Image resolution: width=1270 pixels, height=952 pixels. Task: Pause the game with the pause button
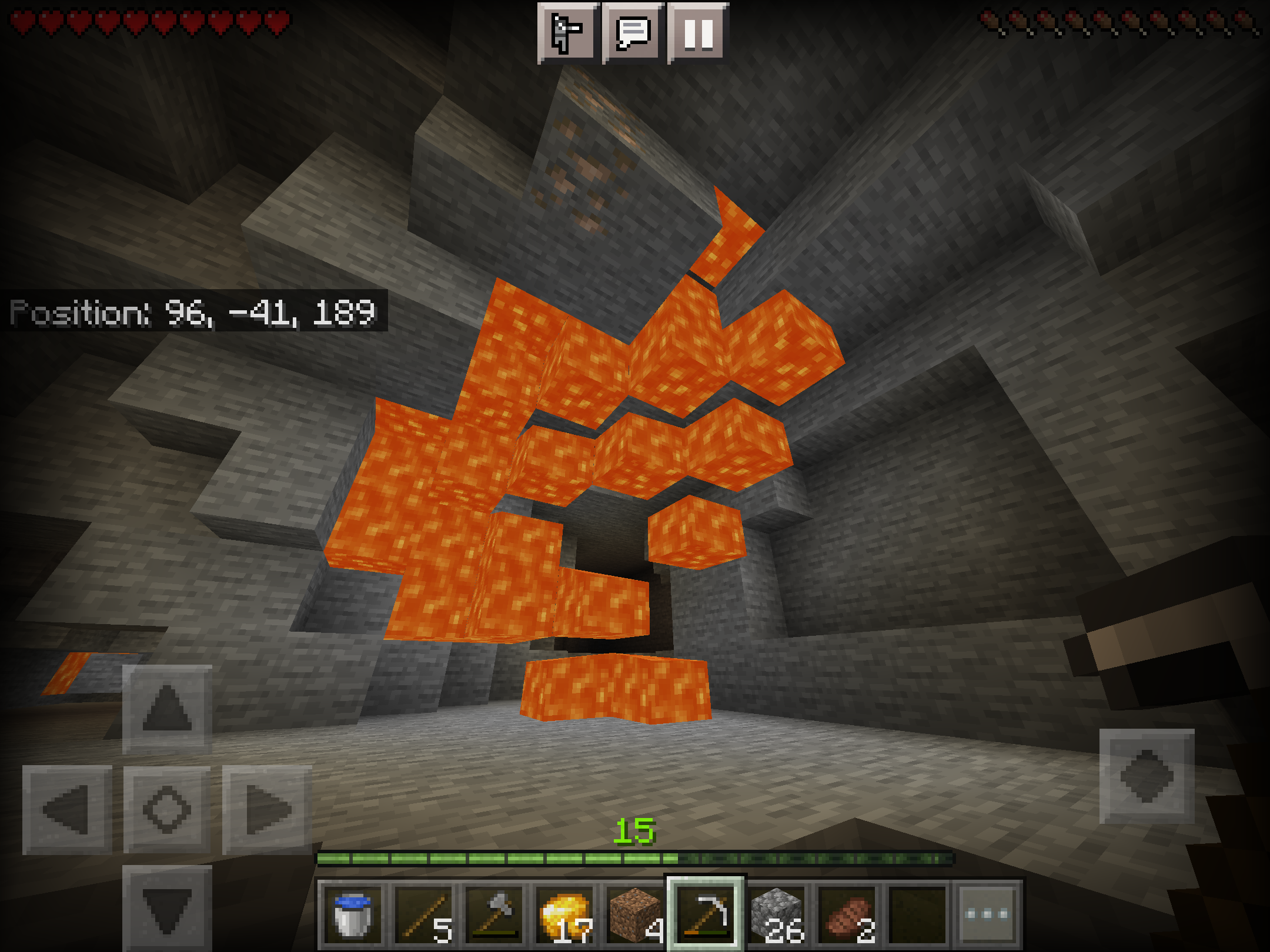click(x=698, y=33)
